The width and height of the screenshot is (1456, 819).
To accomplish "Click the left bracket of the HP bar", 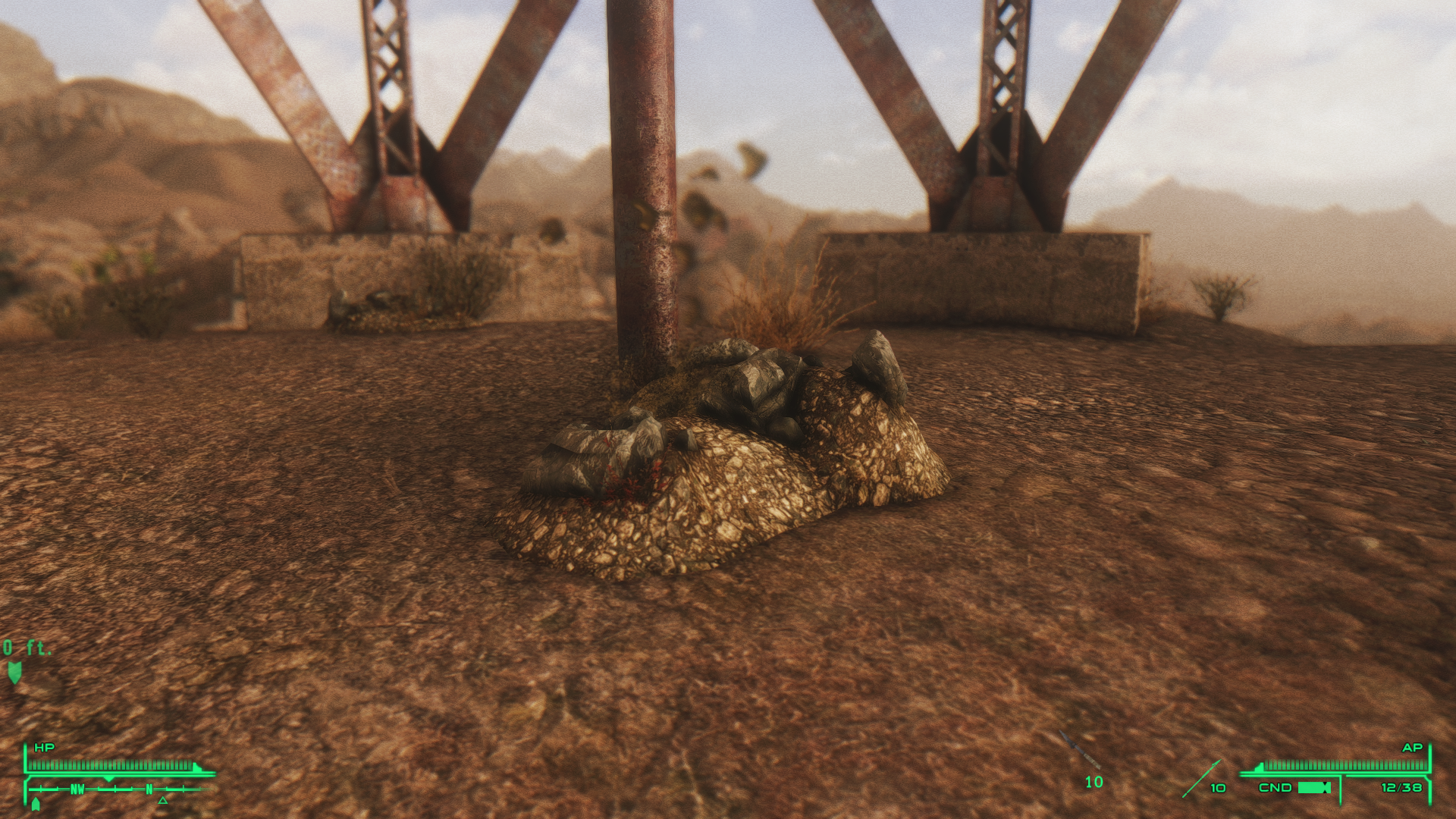I will point(26,758).
